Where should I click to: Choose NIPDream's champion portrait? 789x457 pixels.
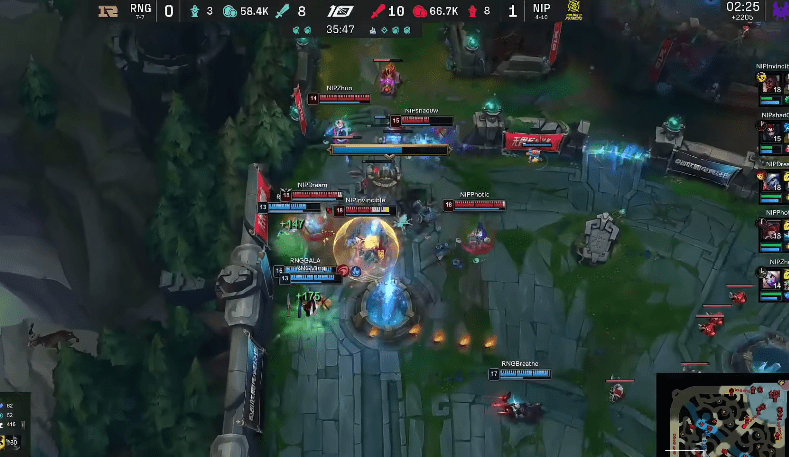coord(773,182)
